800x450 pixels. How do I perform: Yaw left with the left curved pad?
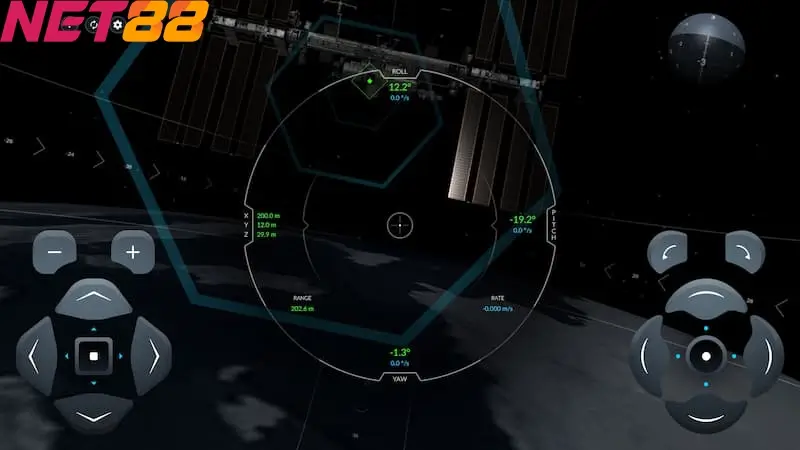(649, 355)
